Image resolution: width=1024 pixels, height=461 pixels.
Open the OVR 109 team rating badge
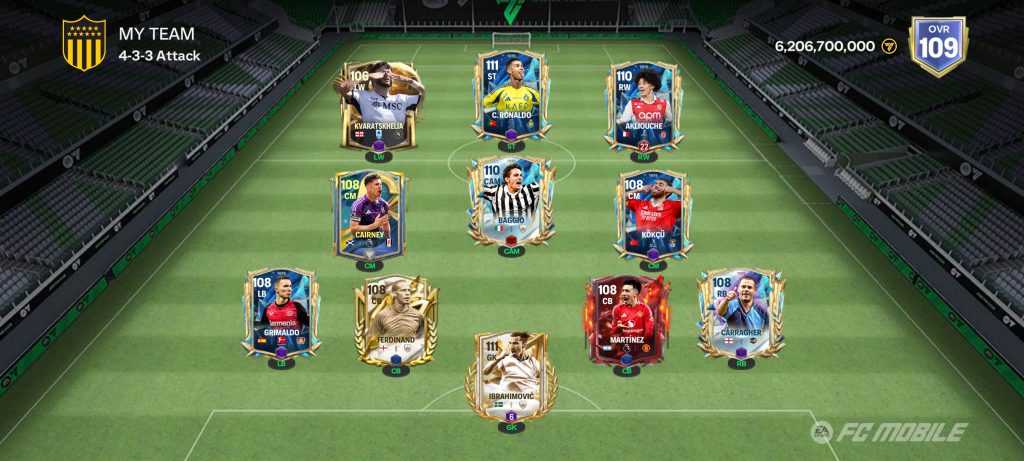936,46
